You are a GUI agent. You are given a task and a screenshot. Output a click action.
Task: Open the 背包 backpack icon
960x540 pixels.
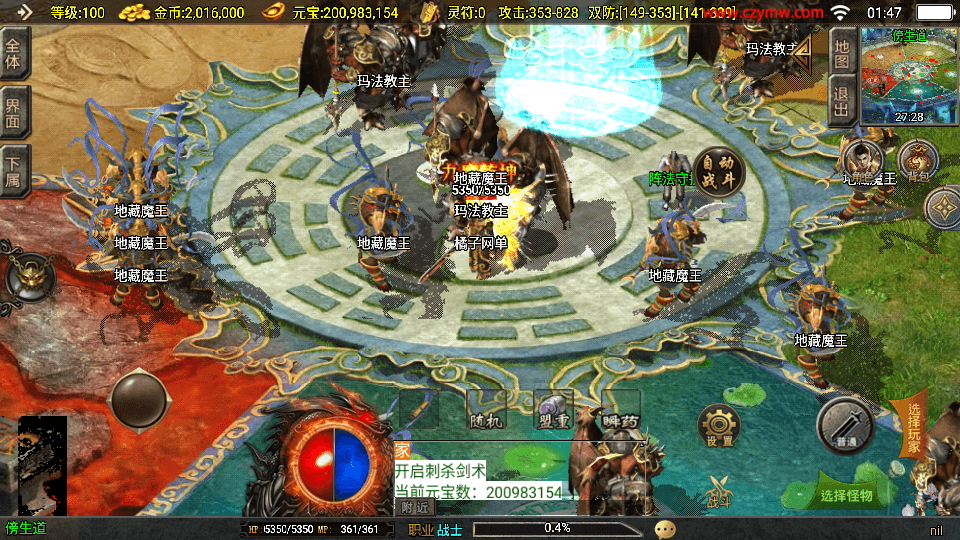tap(917, 161)
